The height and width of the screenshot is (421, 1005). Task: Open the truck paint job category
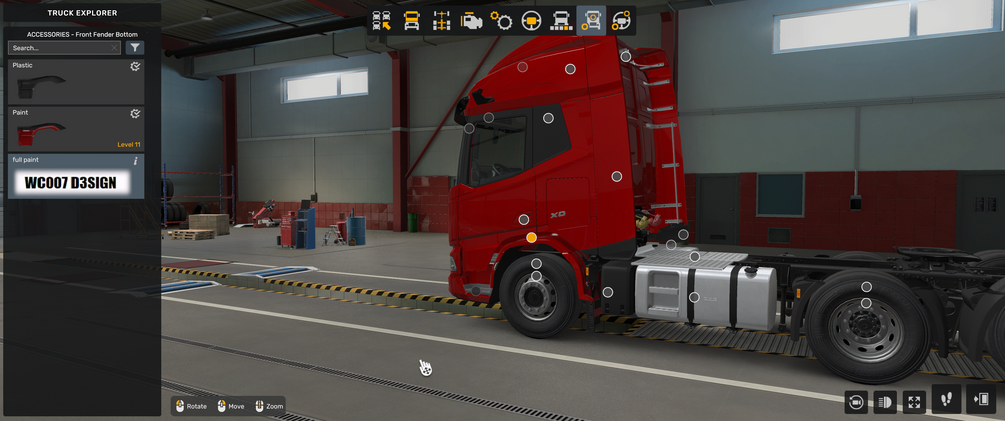pos(562,21)
